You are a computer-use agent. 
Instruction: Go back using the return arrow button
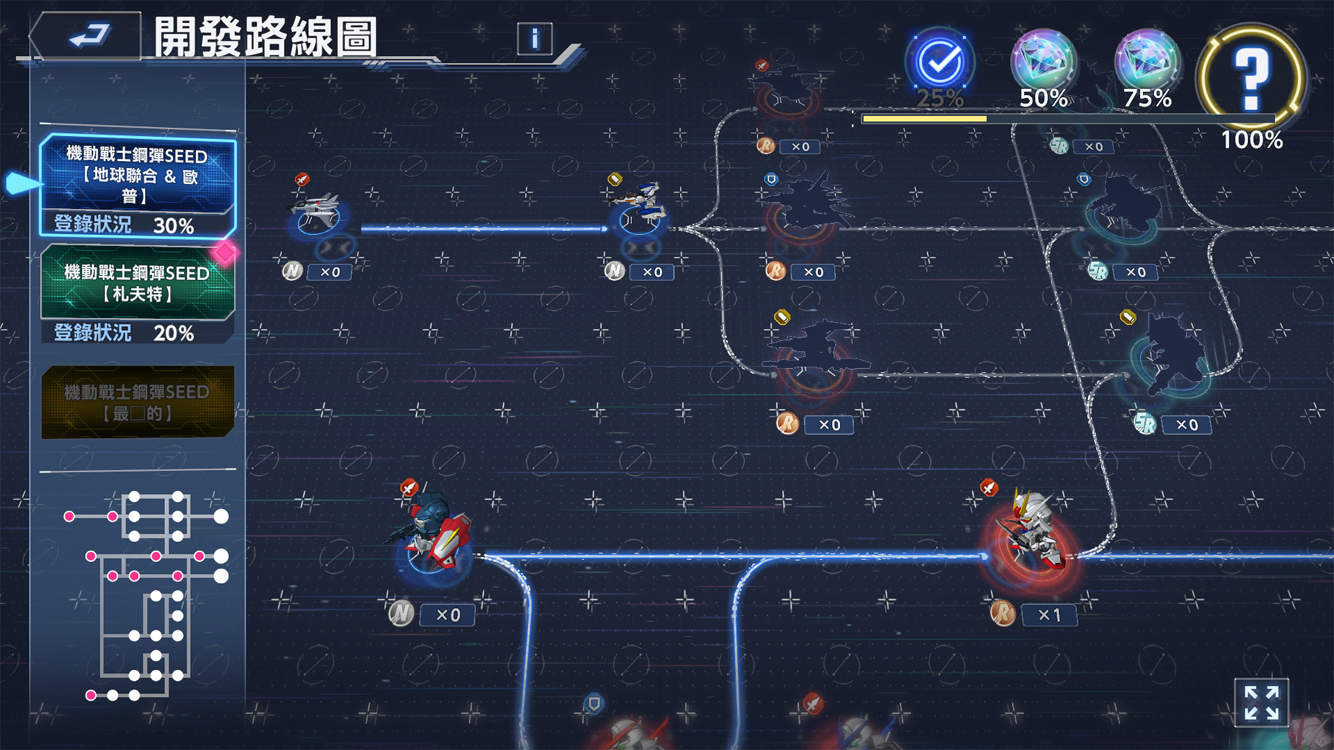[x=88, y=37]
